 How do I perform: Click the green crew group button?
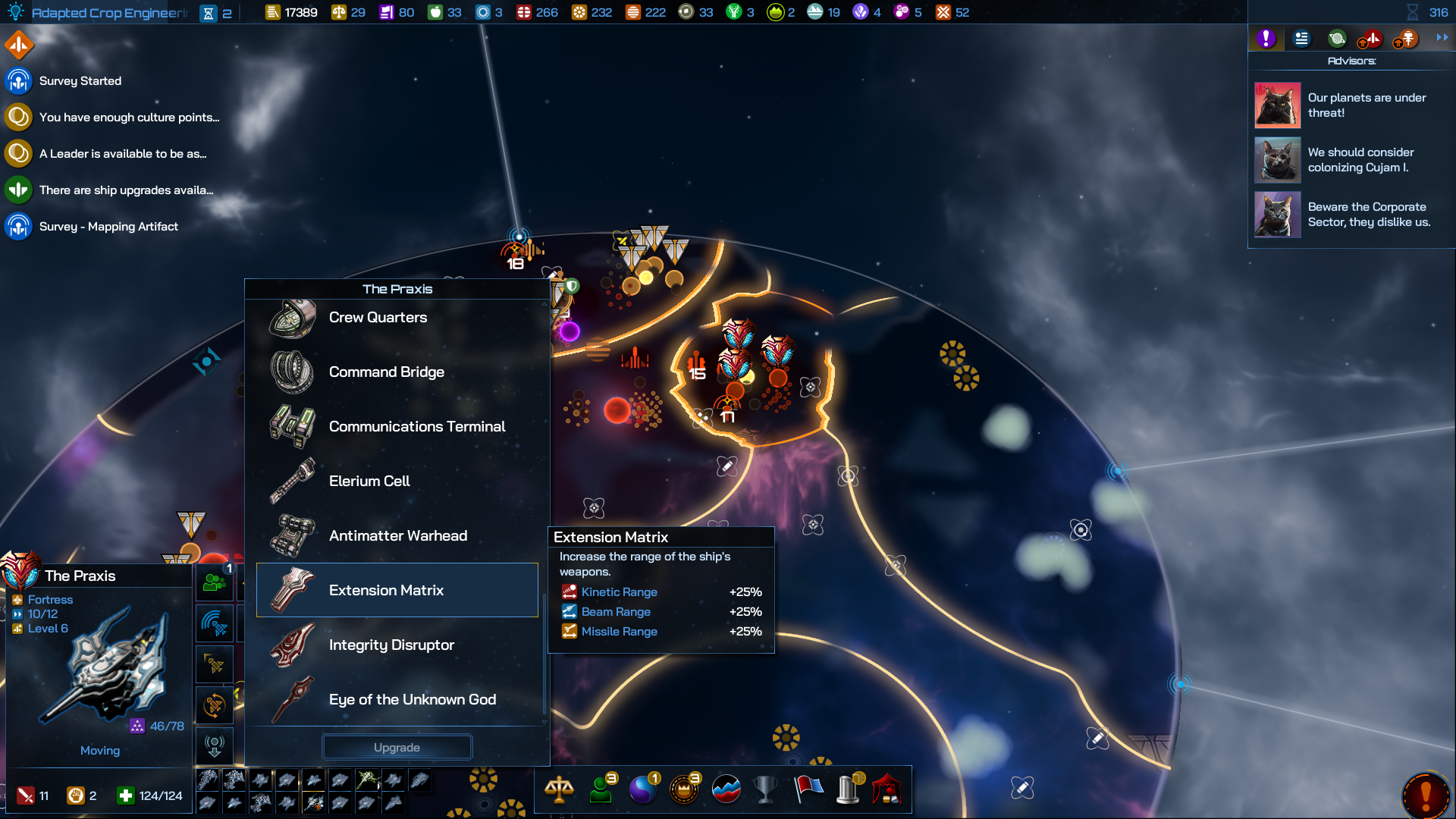pyautogui.click(x=215, y=583)
